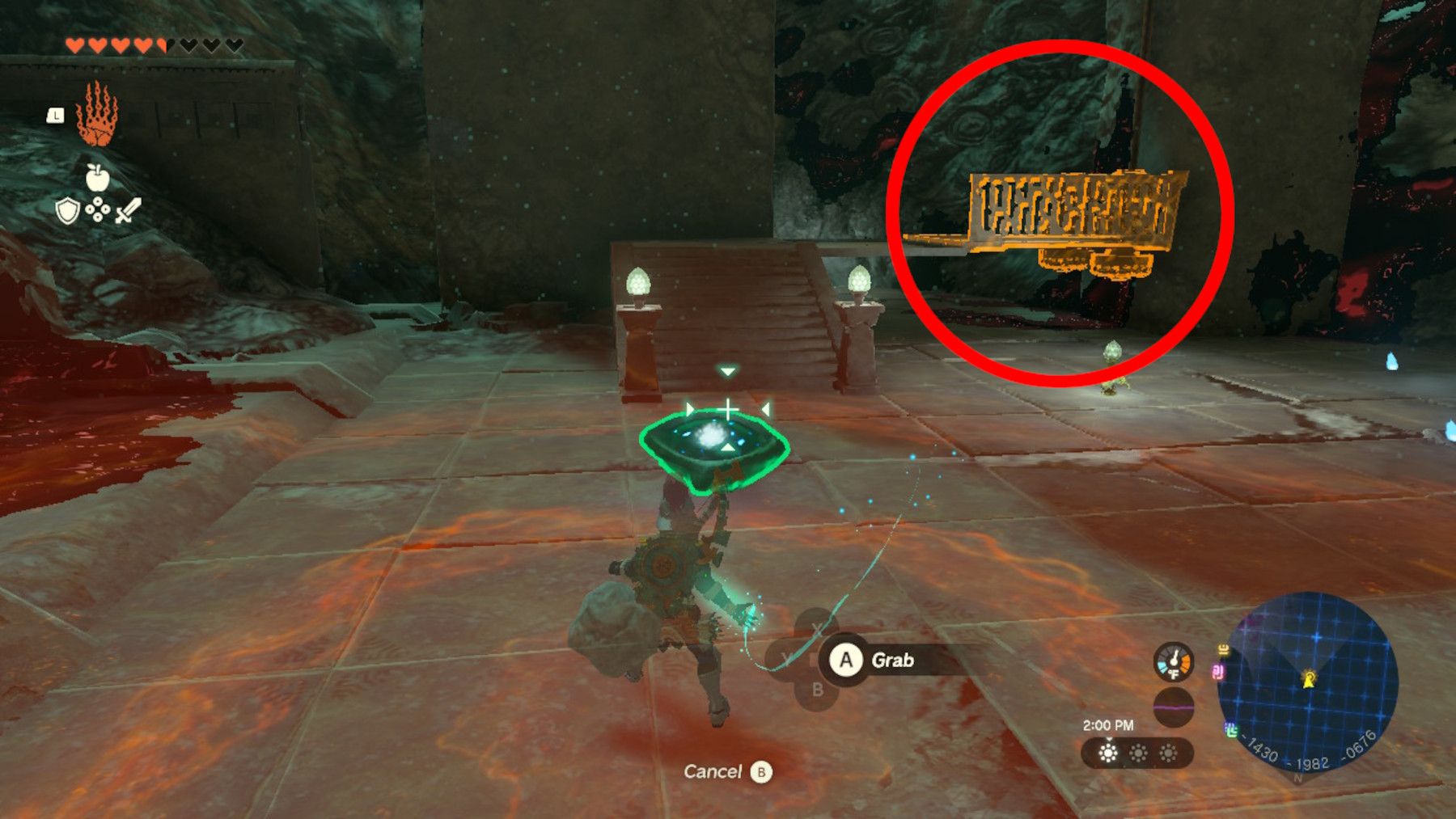This screenshot has width=1456, height=819.
Task: Click the green icon on the minimap's lower edge
Action: 1231,729
